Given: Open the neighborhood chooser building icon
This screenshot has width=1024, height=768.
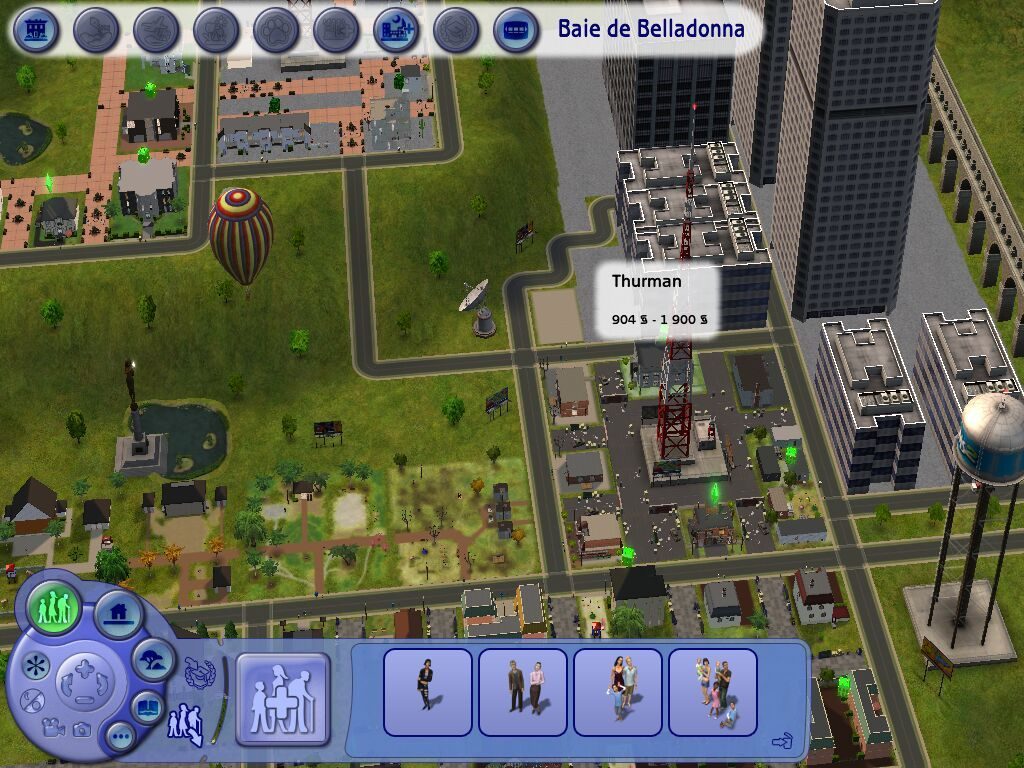Looking at the screenshot, I should point(36,30).
